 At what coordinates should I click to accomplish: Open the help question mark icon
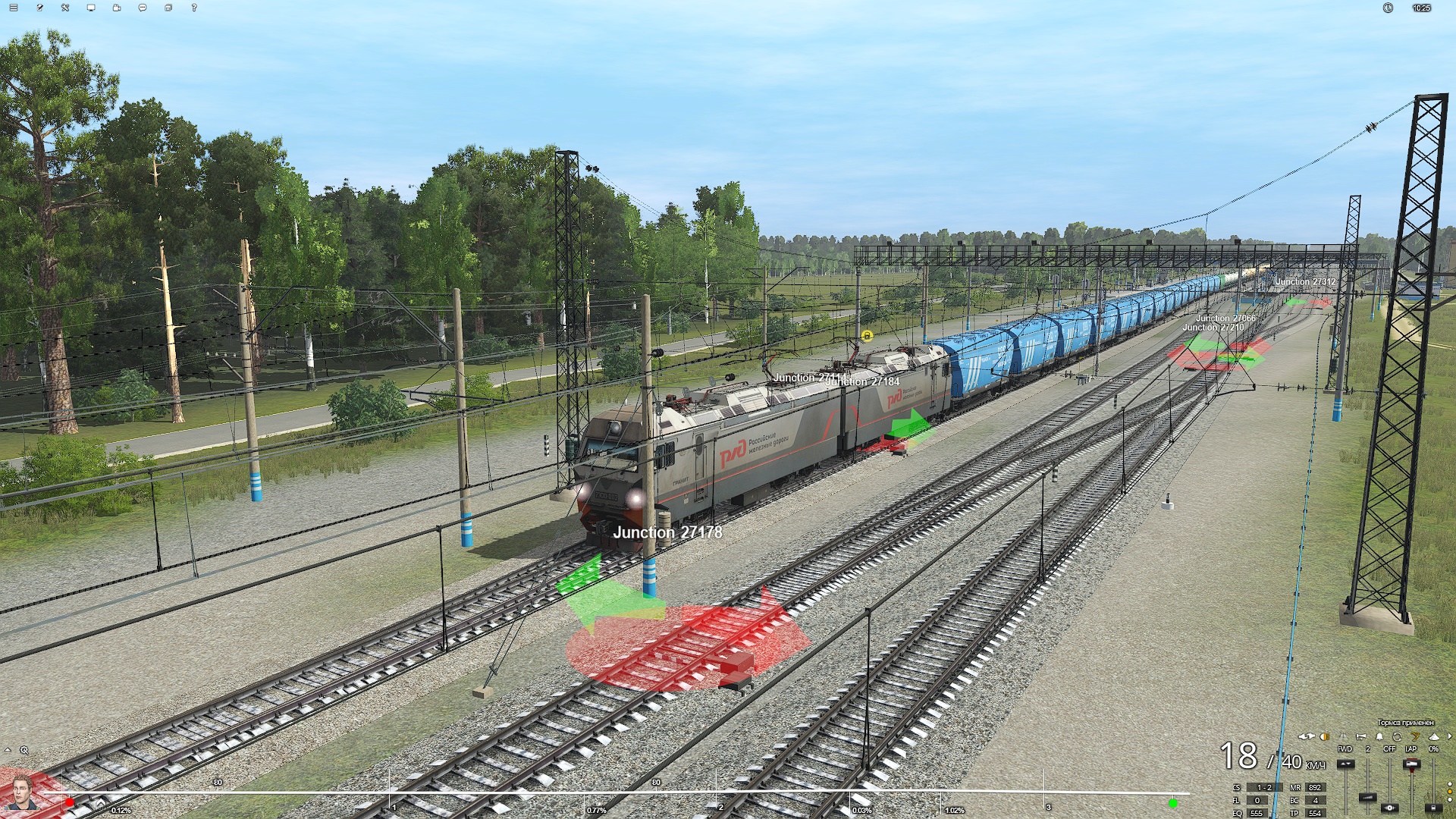point(194,8)
